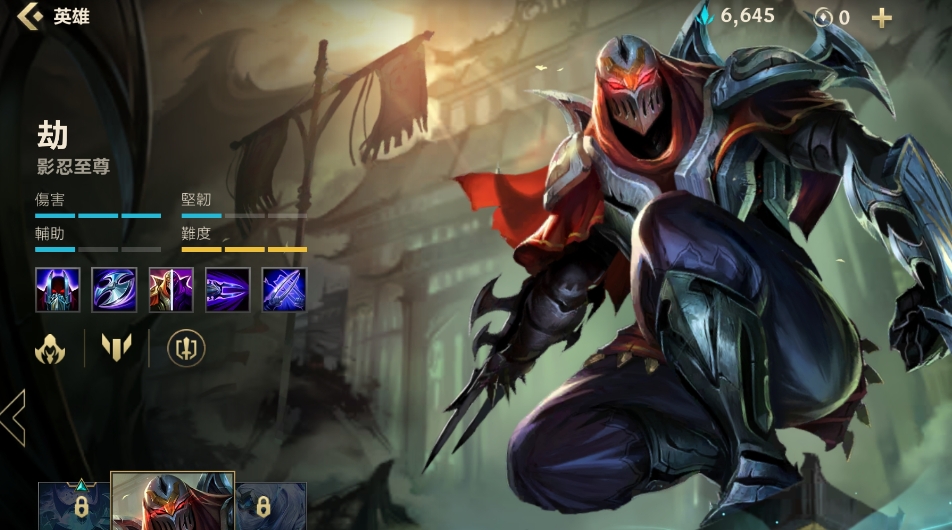Screen dimensions: 952x530
Task: Show the Living Shadow ability details
Action: coord(171,289)
